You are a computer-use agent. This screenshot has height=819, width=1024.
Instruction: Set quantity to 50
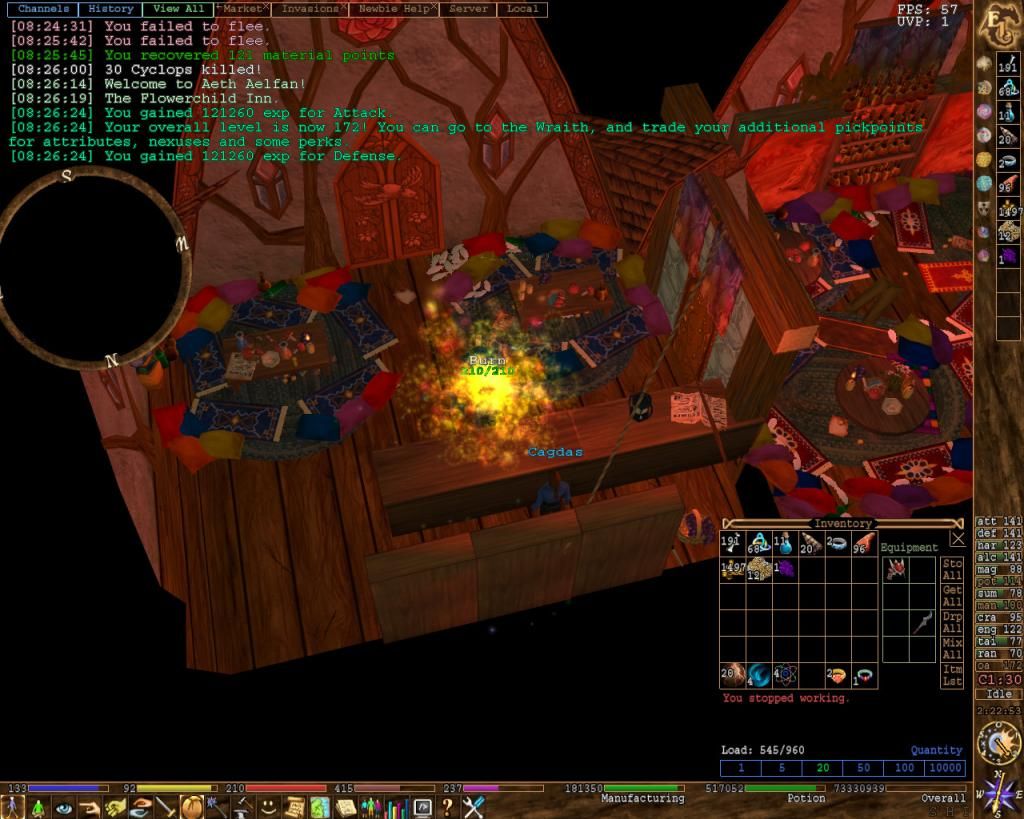(863, 768)
